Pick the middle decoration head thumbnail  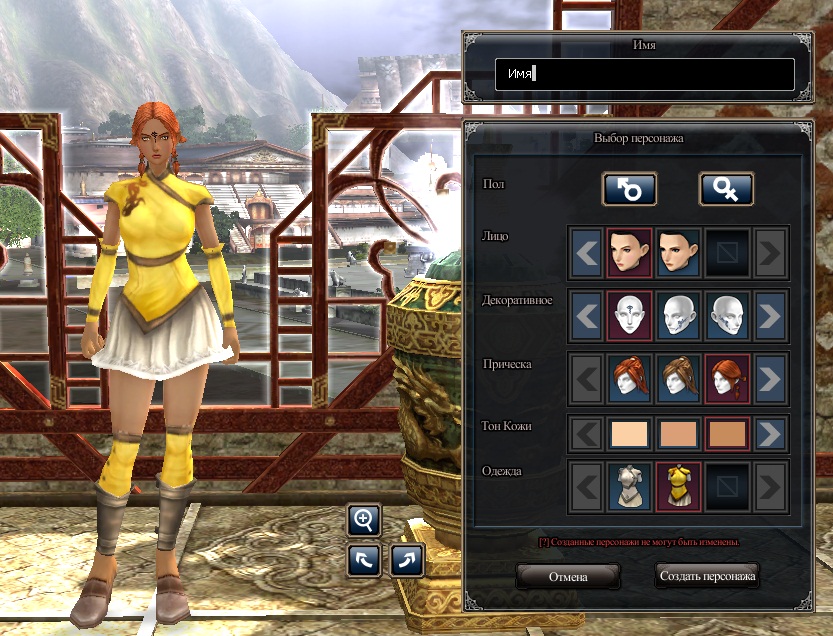678,316
